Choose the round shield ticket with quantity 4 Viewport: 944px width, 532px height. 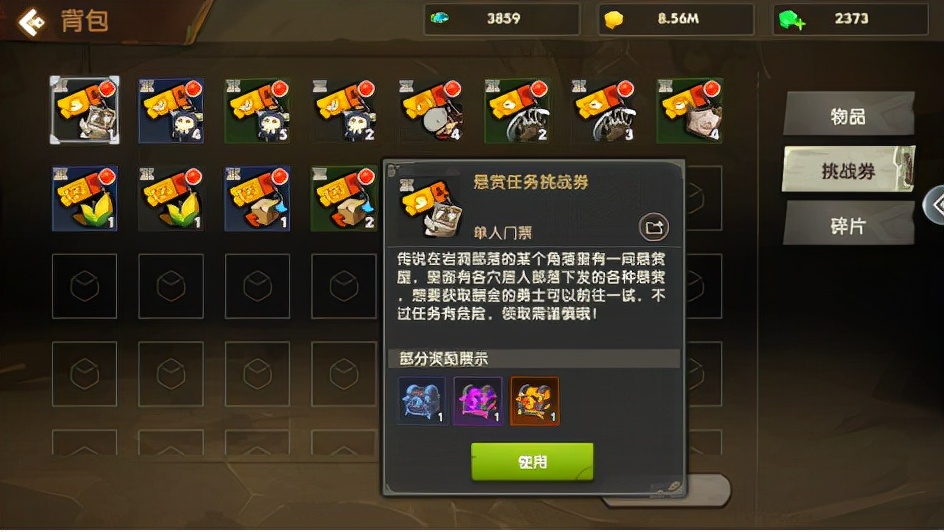coord(431,110)
